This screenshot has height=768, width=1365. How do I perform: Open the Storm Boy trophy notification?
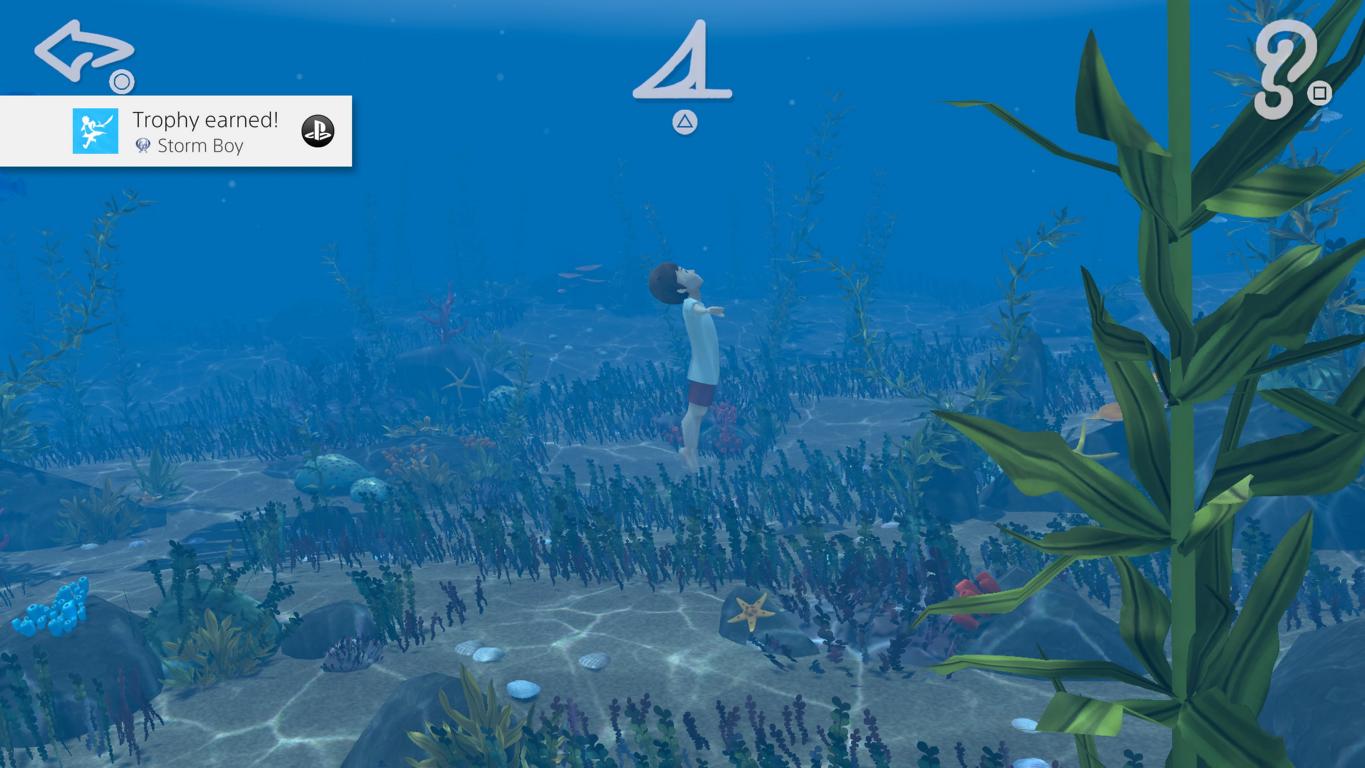pyautogui.click(x=176, y=131)
